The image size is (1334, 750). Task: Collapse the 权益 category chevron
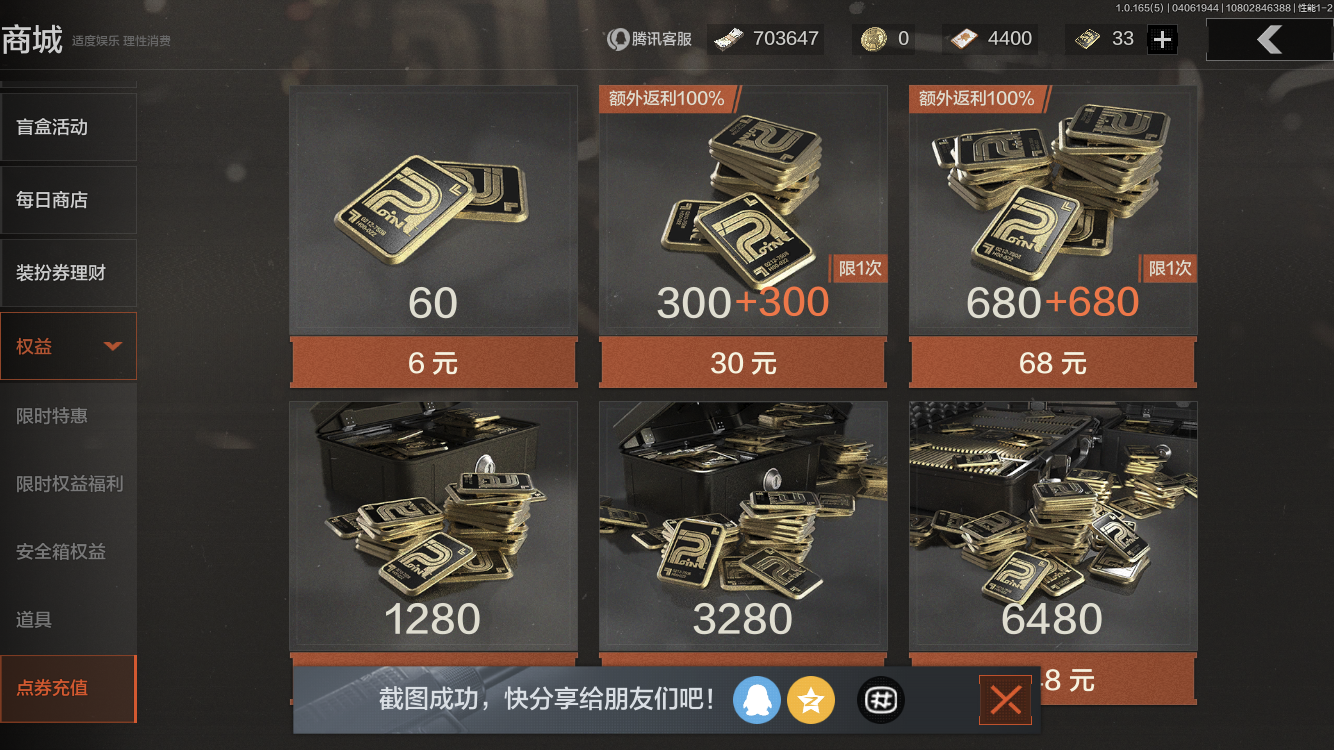(x=113, y=345)
